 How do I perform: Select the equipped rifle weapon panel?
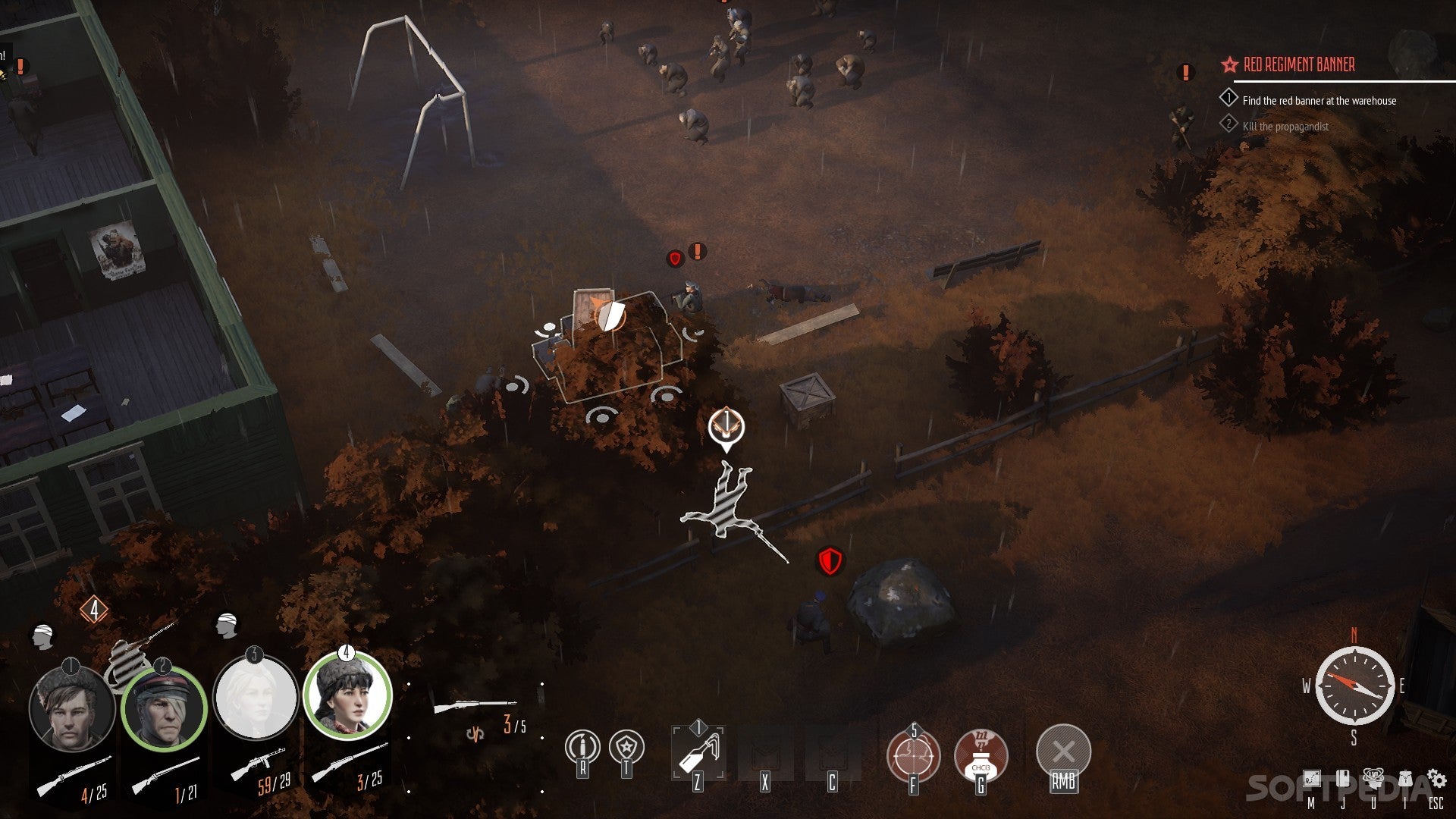point(475,707)
